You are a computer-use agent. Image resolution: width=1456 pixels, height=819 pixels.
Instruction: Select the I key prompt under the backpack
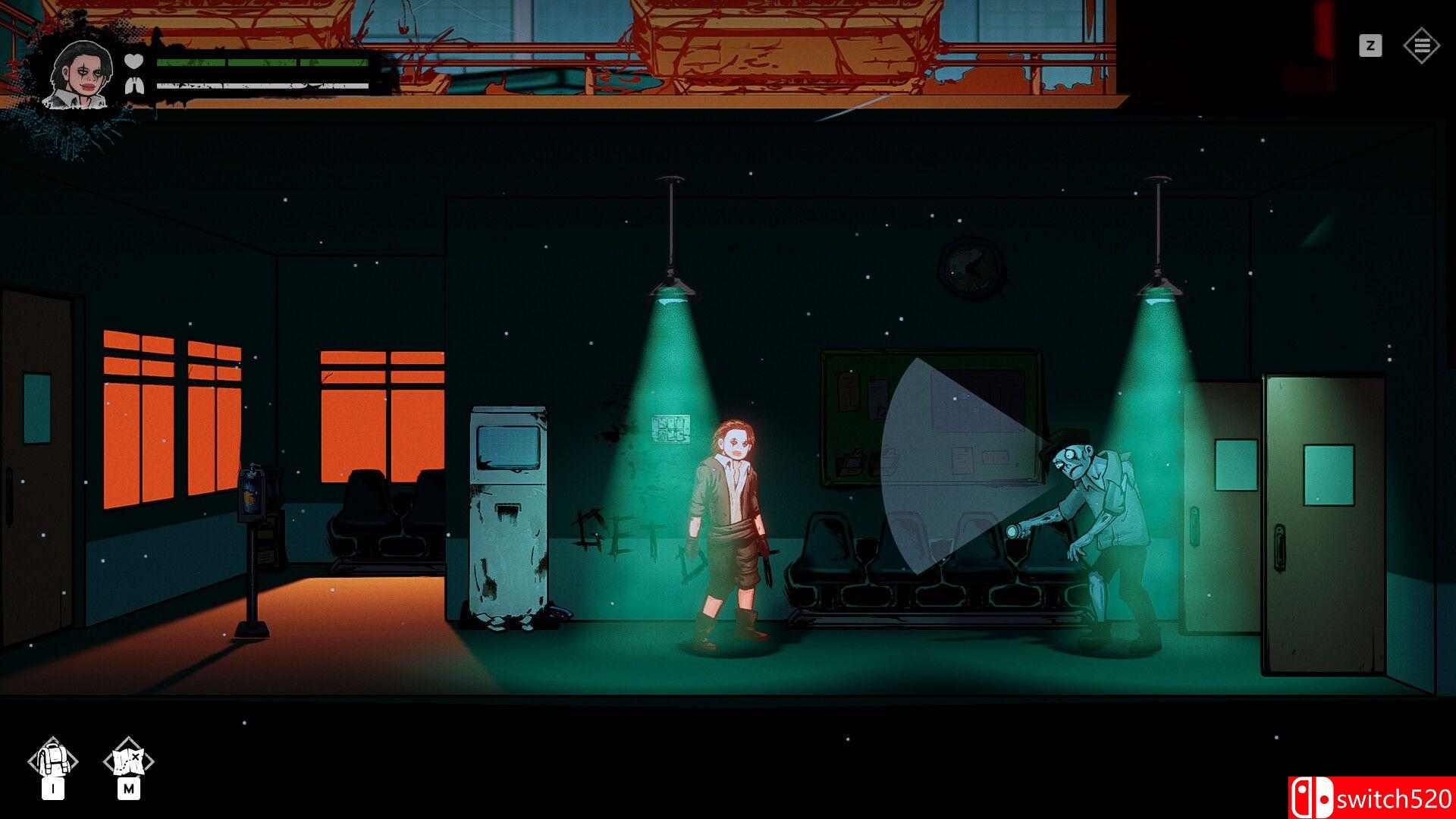pos(53,790)
